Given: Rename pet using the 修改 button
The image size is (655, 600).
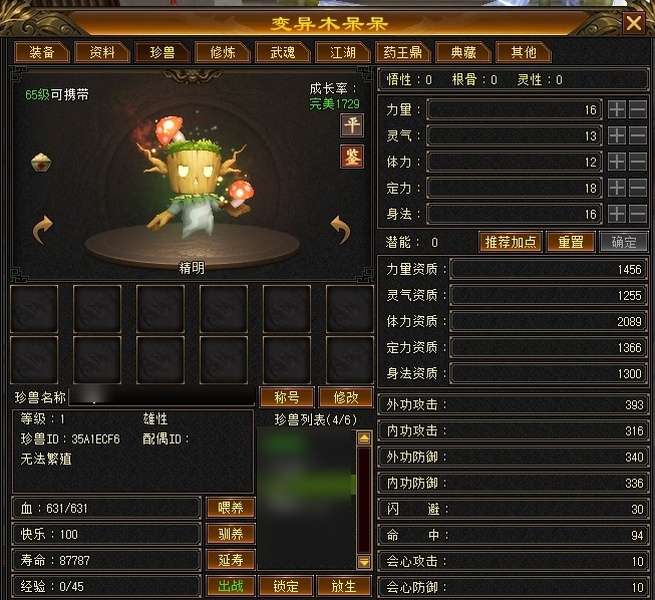Looking at the screenshot, I should tap(344, 397).
